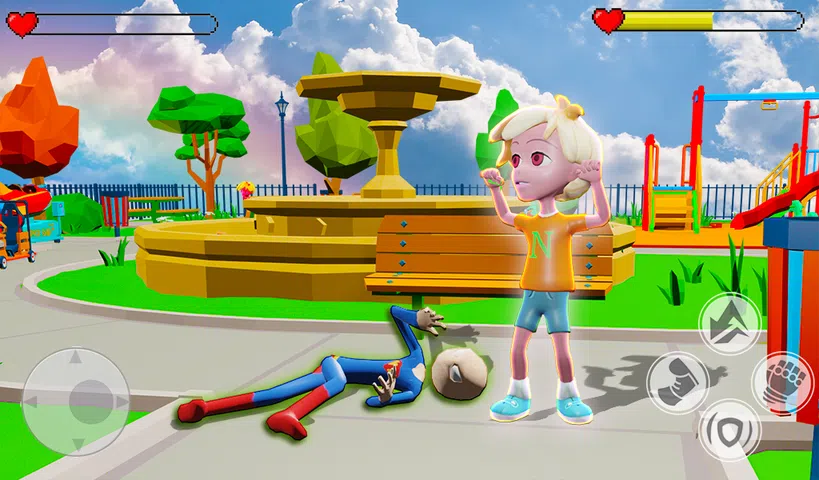Viewport: 819px width, 480px height.
Task: Use the kick attack button
Action: pyautogui.click(x=677, y=381)
